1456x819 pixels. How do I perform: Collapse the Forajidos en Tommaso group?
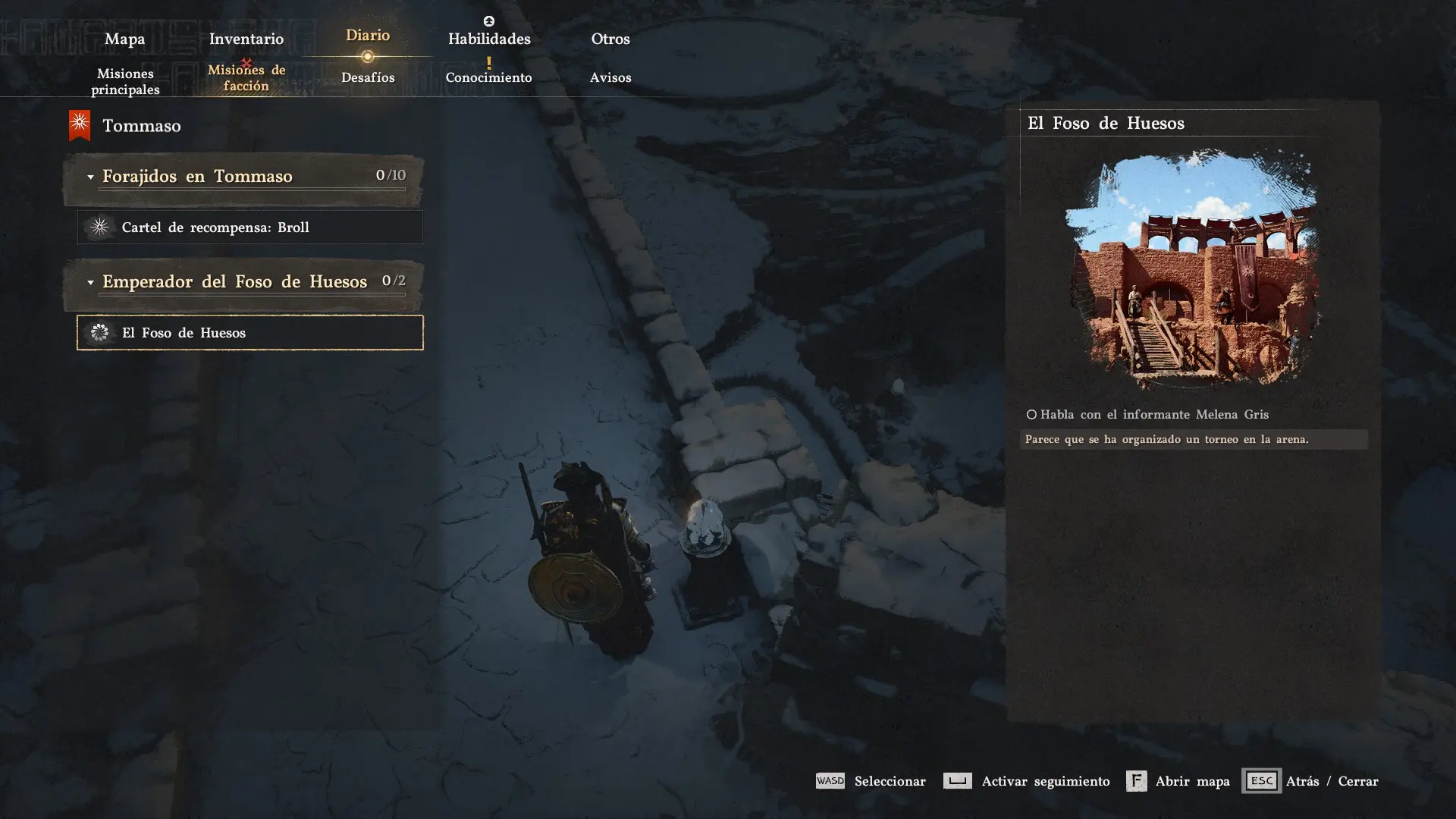coord(90,177)
